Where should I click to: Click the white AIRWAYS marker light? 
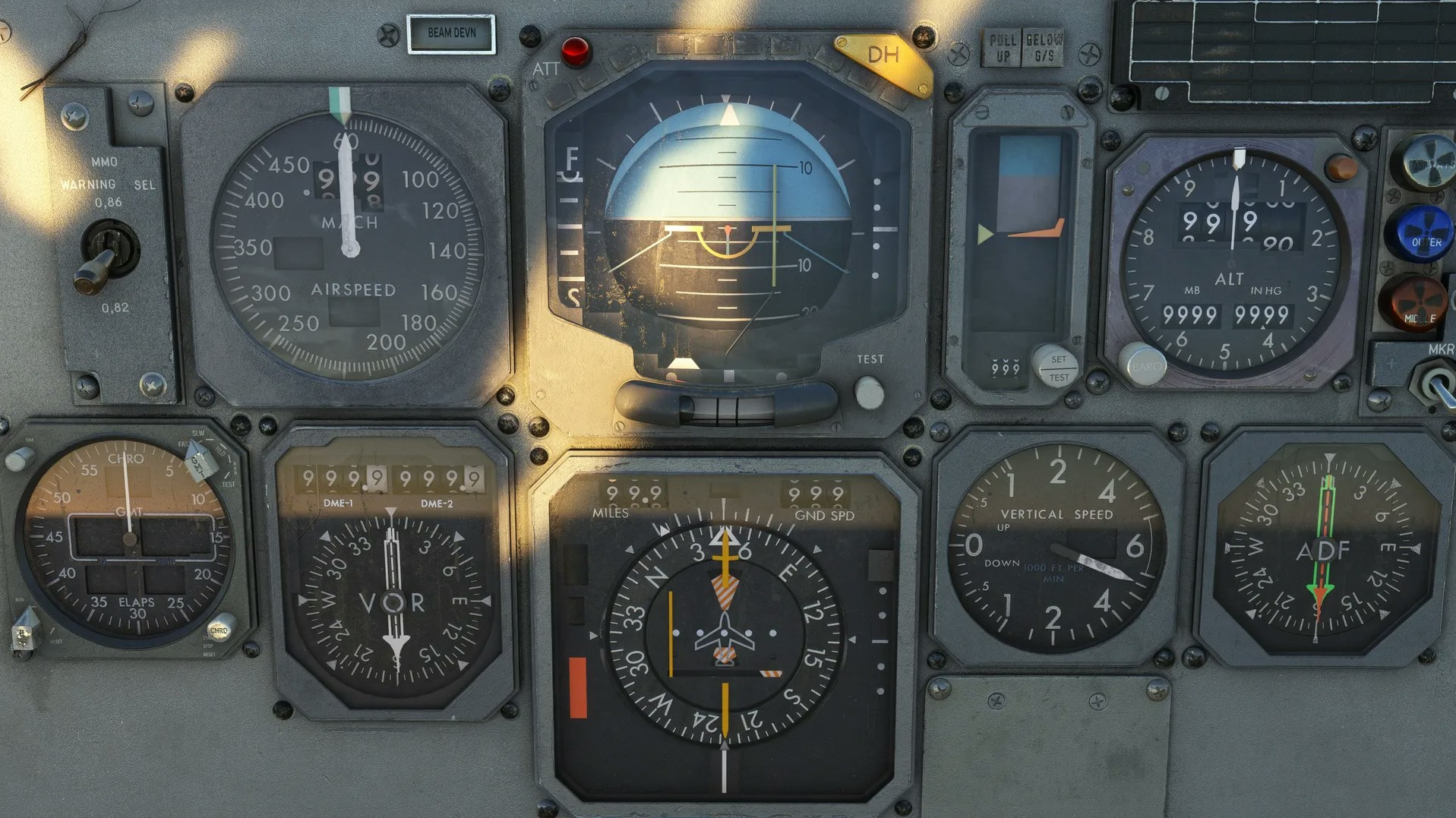pyautogui.click(x=1426, y=162)
